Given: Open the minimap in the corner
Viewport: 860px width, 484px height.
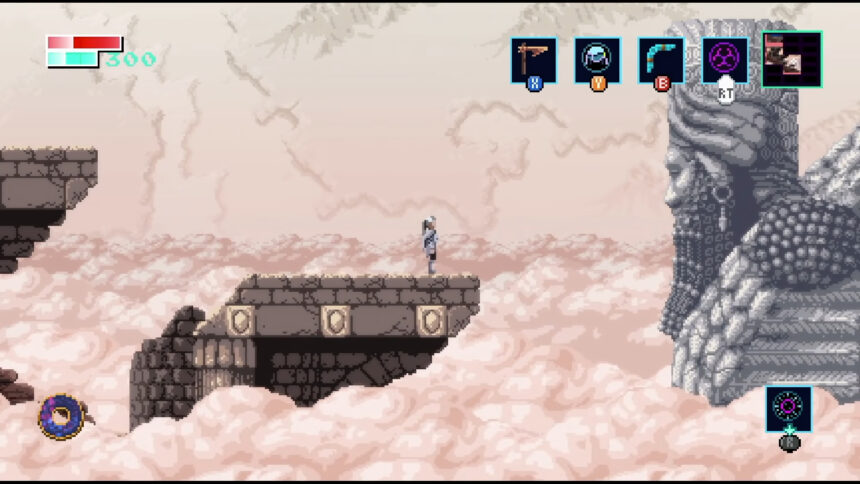Looking at the screenshot, I should [792, 59].
